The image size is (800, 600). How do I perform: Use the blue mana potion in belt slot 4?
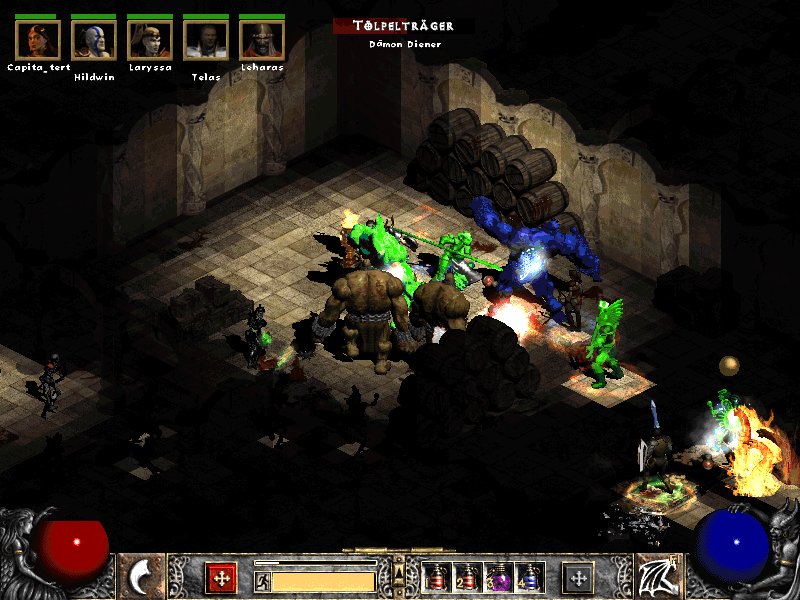(527, 578)
